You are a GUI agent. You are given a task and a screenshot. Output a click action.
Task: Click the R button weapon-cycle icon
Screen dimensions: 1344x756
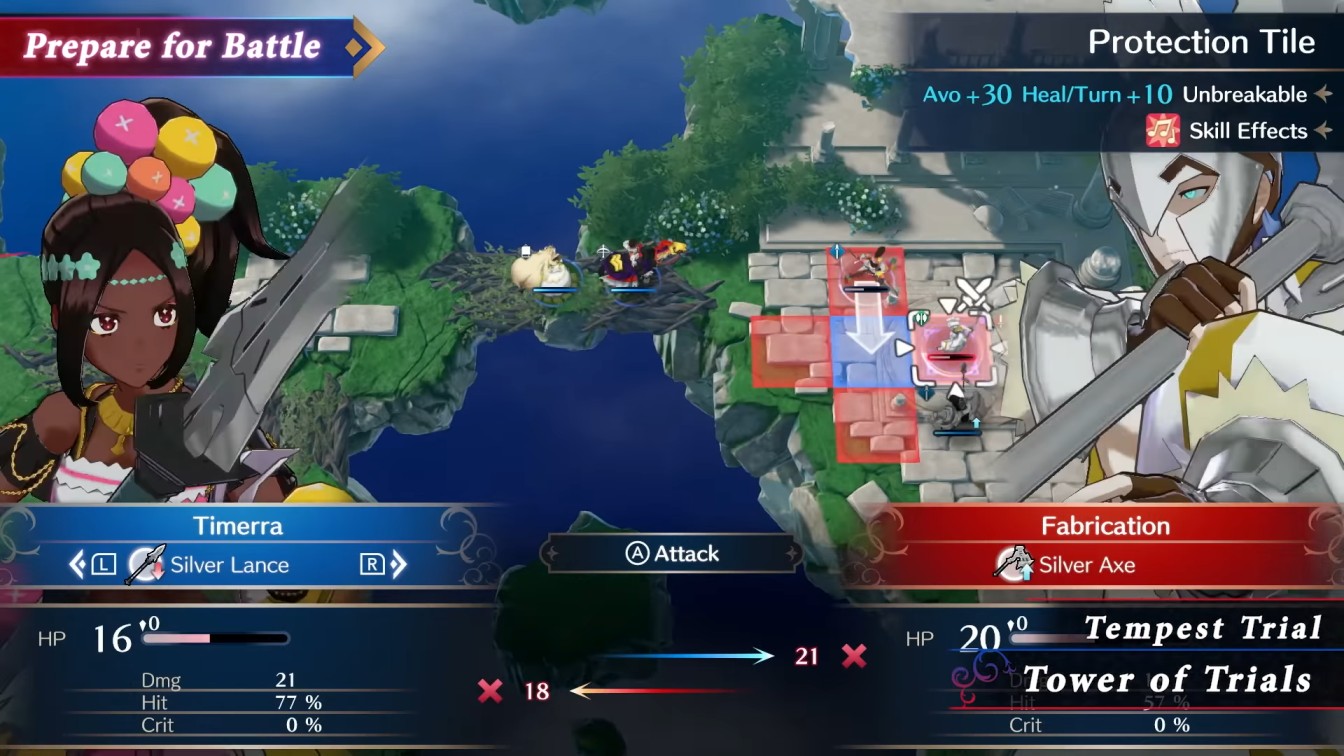373,565
